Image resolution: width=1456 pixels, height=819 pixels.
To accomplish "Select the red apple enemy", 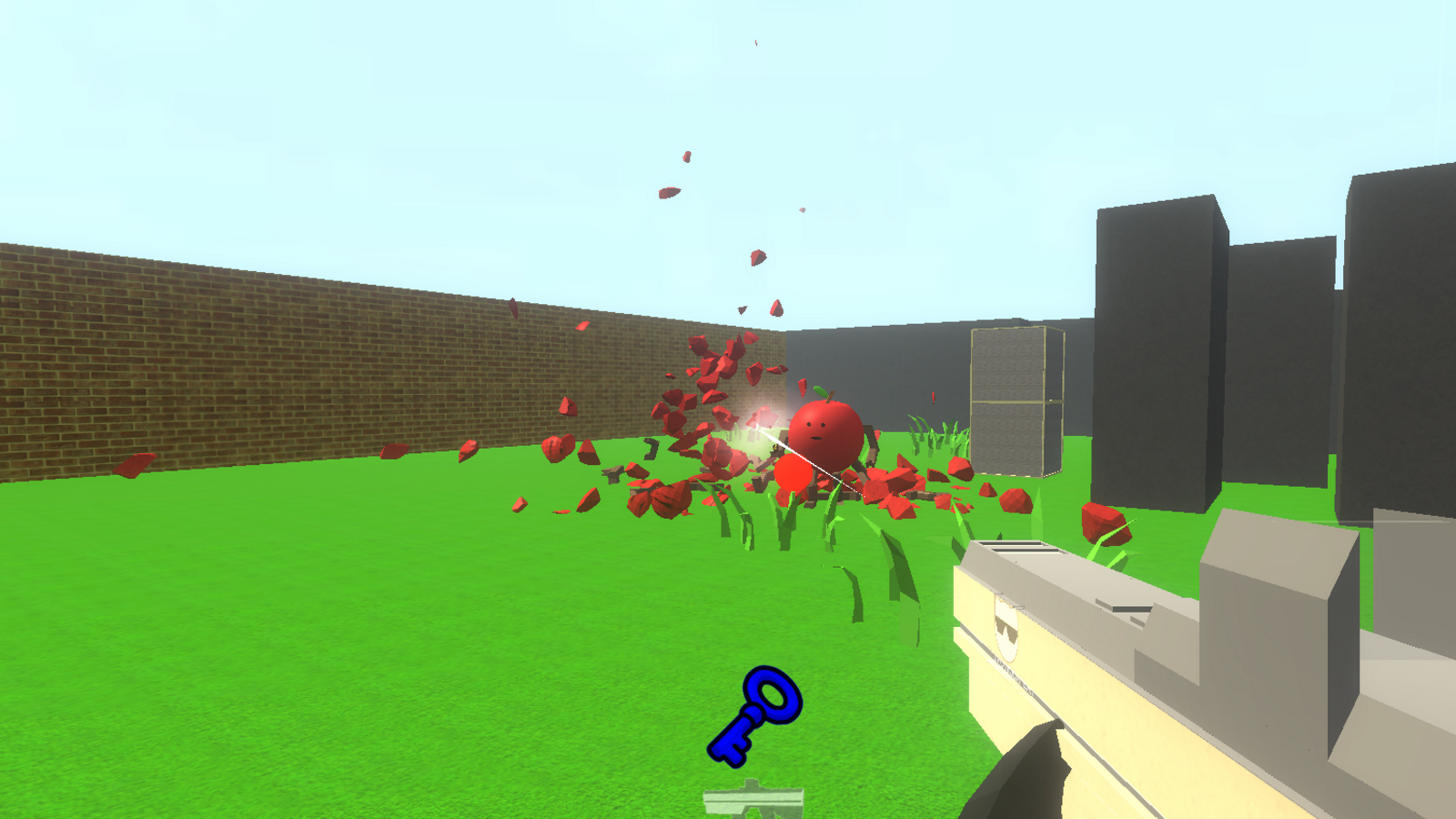I will click(824, 435).
